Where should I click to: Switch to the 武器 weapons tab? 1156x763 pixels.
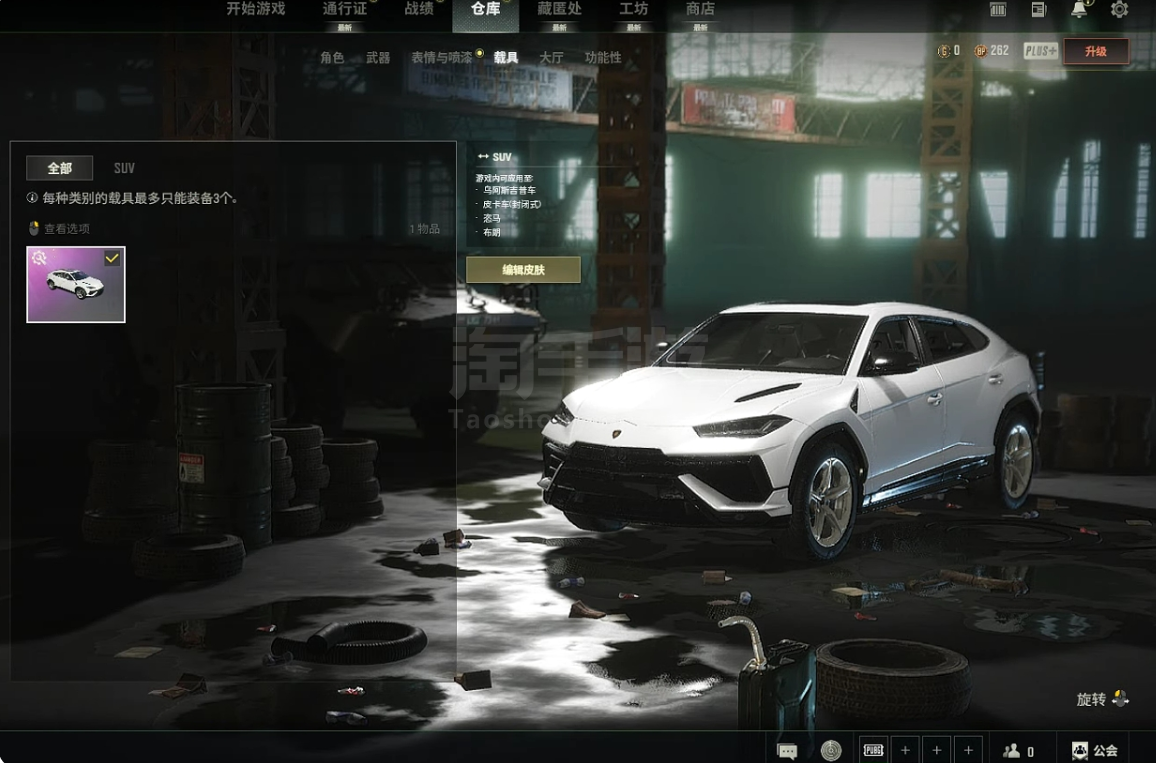point(378,58)
